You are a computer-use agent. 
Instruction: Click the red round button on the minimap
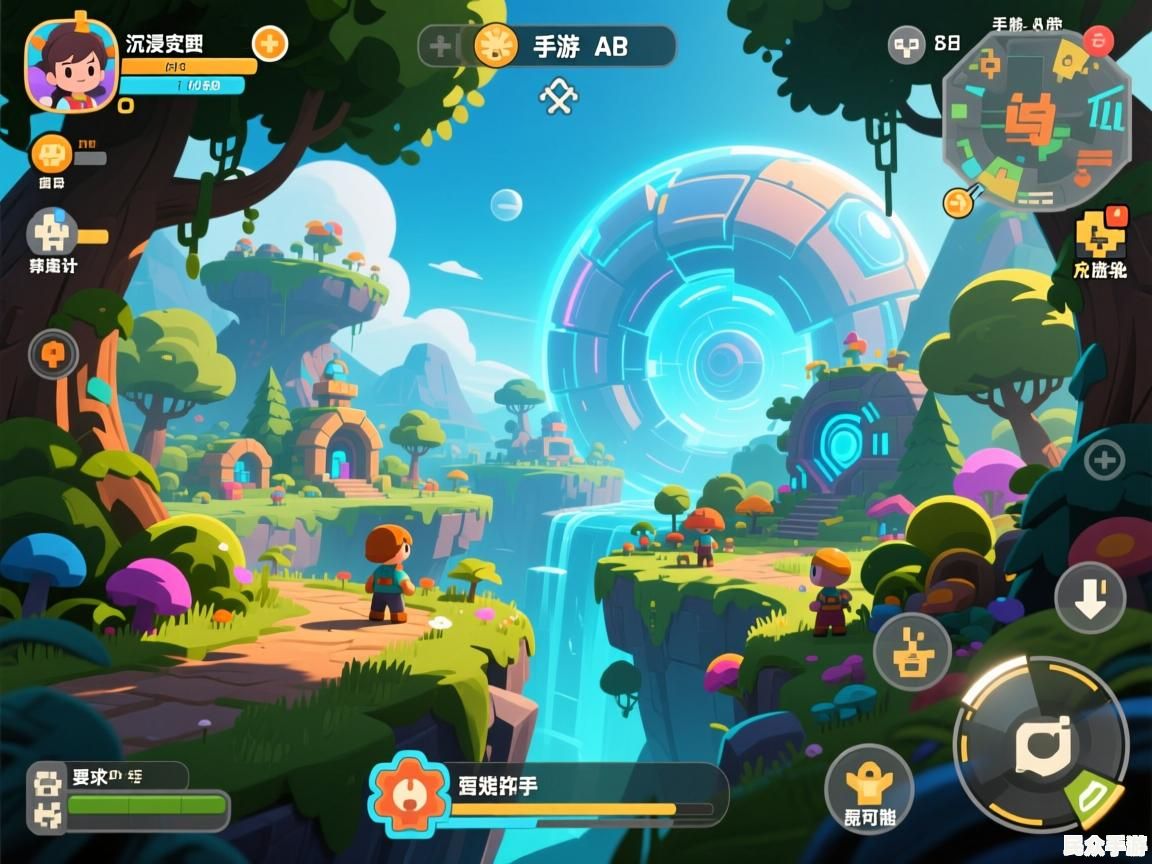coord(1097,41)
